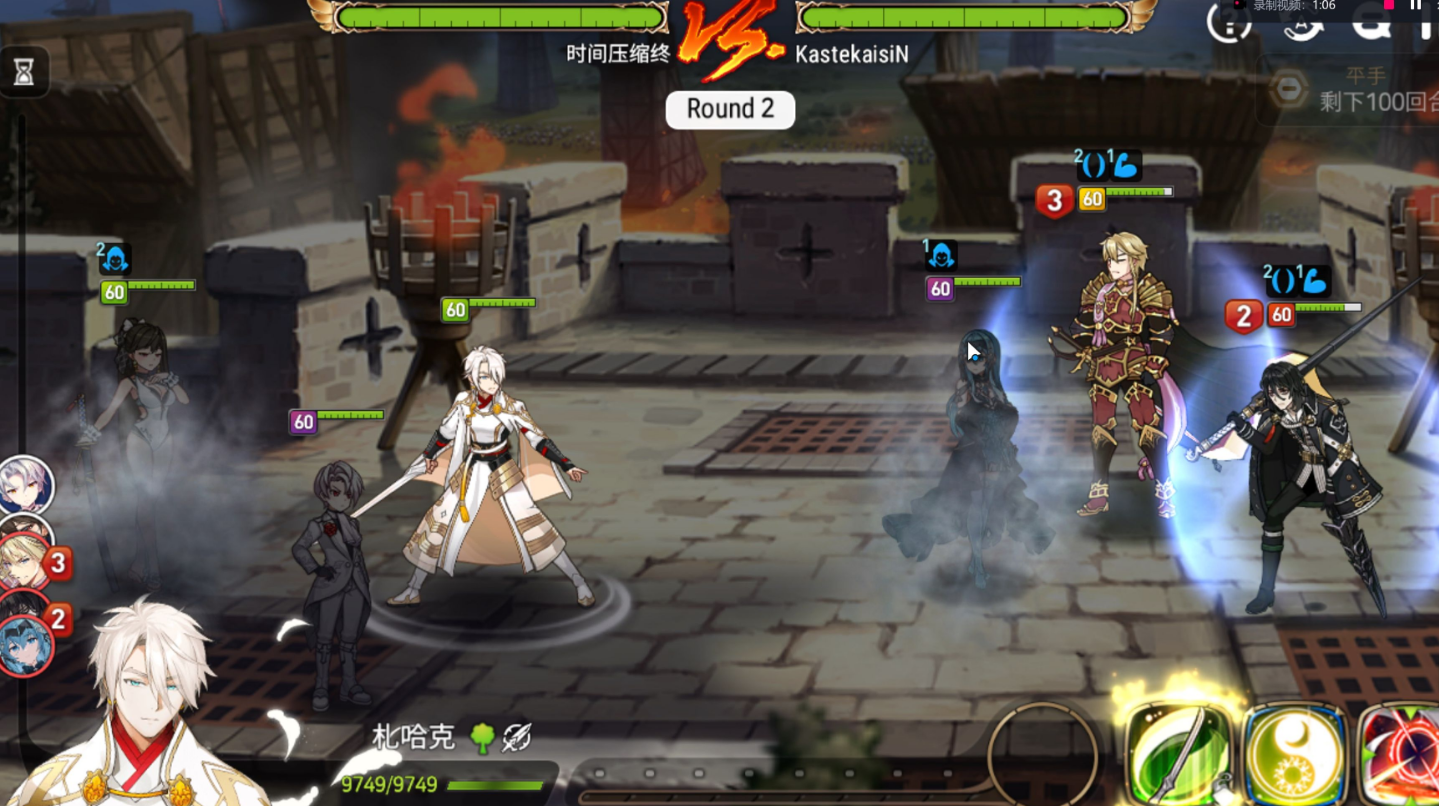Select the white-haired hero turn portrait
Screen dimensions: 1439x806
click(24, 485)
